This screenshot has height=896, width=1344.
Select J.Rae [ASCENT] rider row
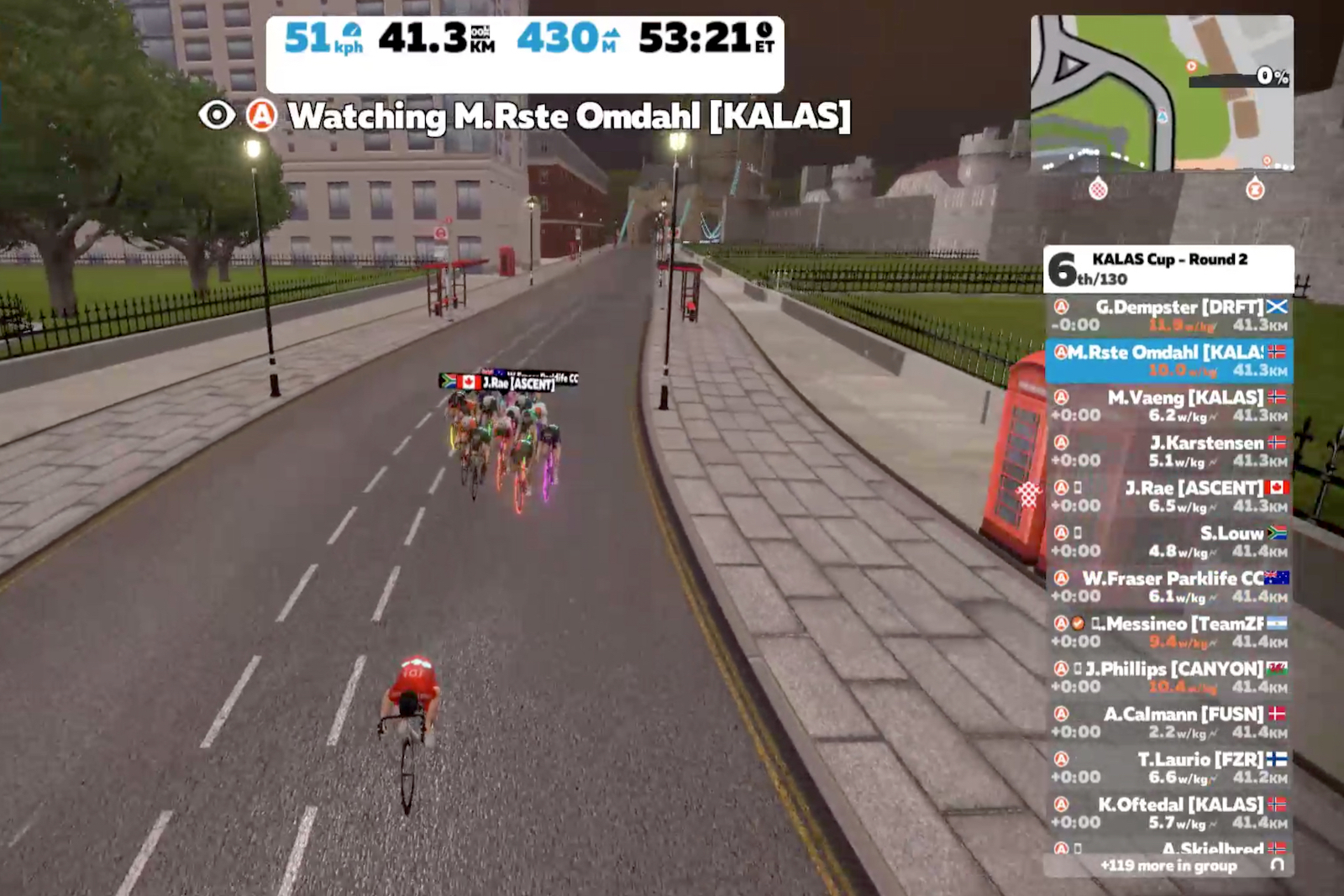(1168, 496)
